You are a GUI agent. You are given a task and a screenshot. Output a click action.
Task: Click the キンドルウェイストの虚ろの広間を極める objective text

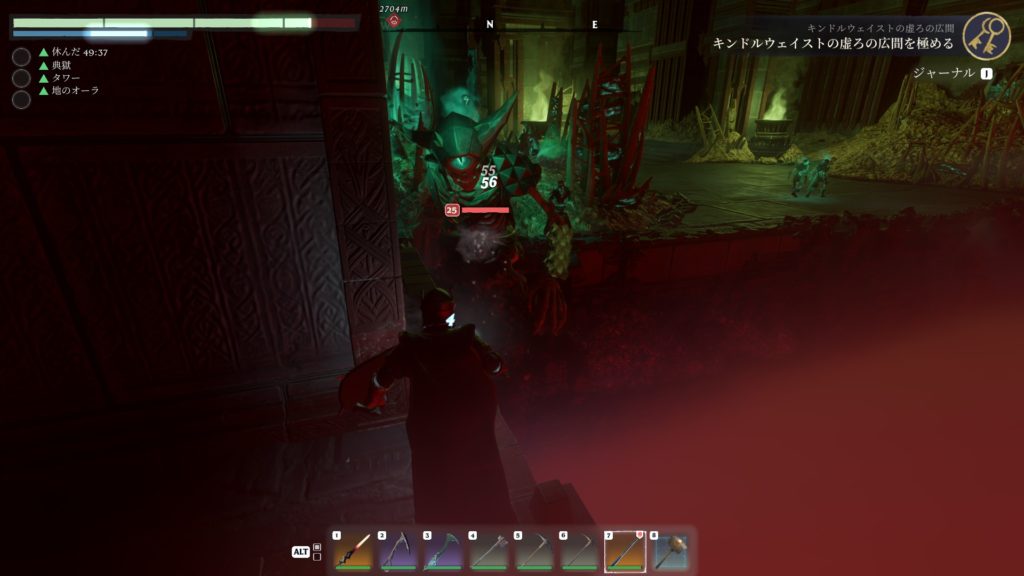point(832,44)
